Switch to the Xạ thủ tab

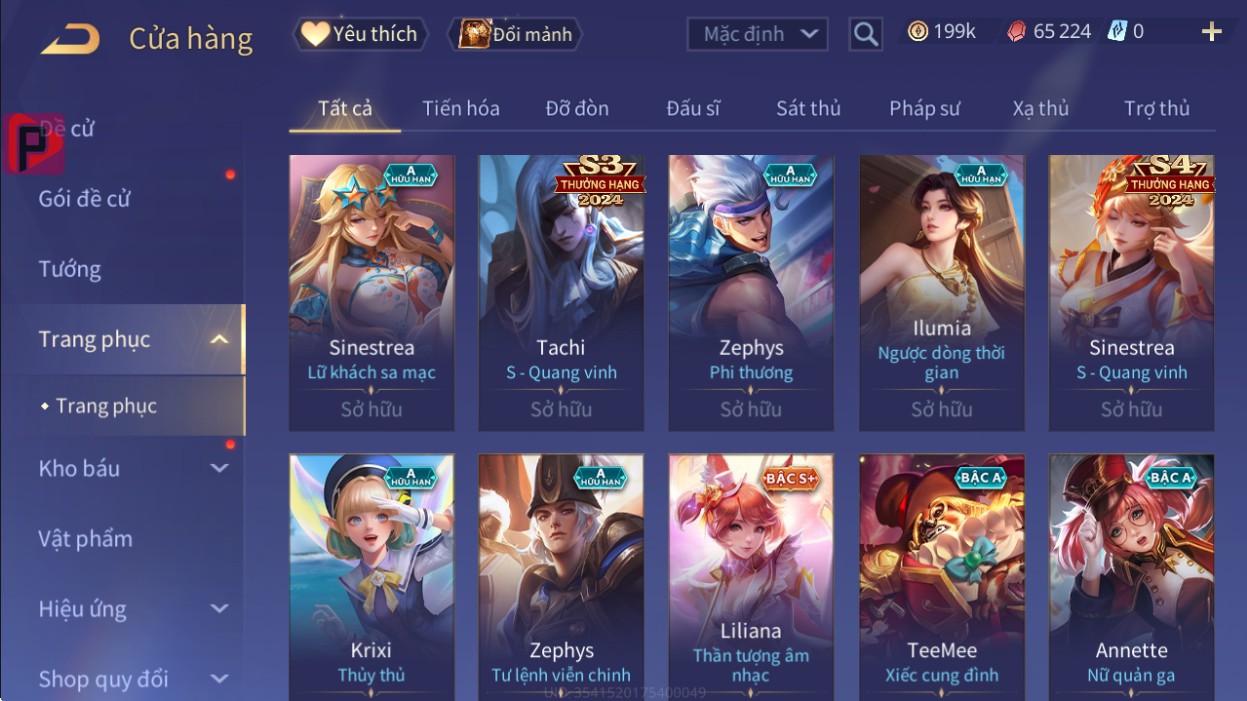click(1040, 108)
